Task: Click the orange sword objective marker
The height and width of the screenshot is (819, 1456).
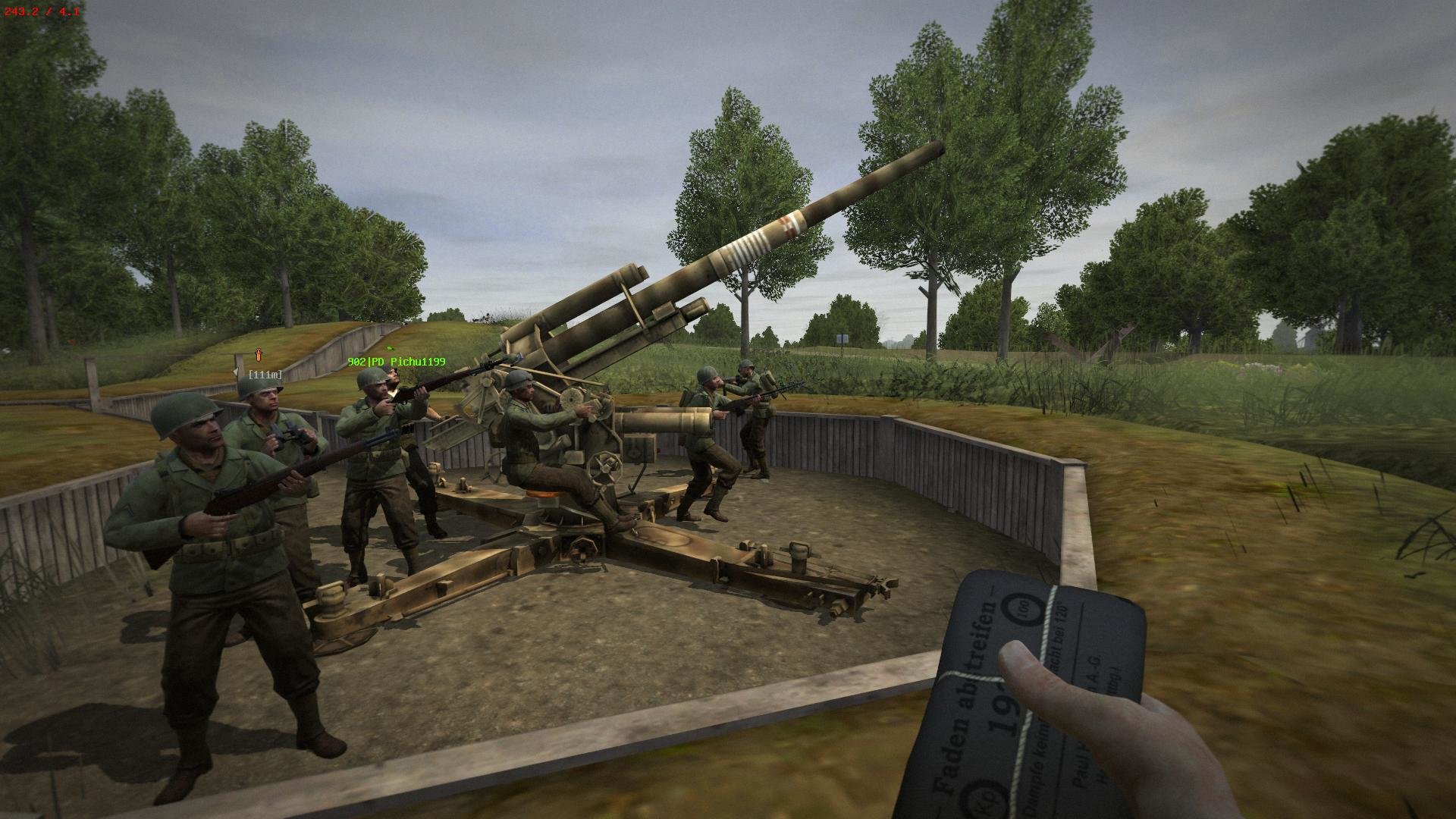Action: point(259,354)
